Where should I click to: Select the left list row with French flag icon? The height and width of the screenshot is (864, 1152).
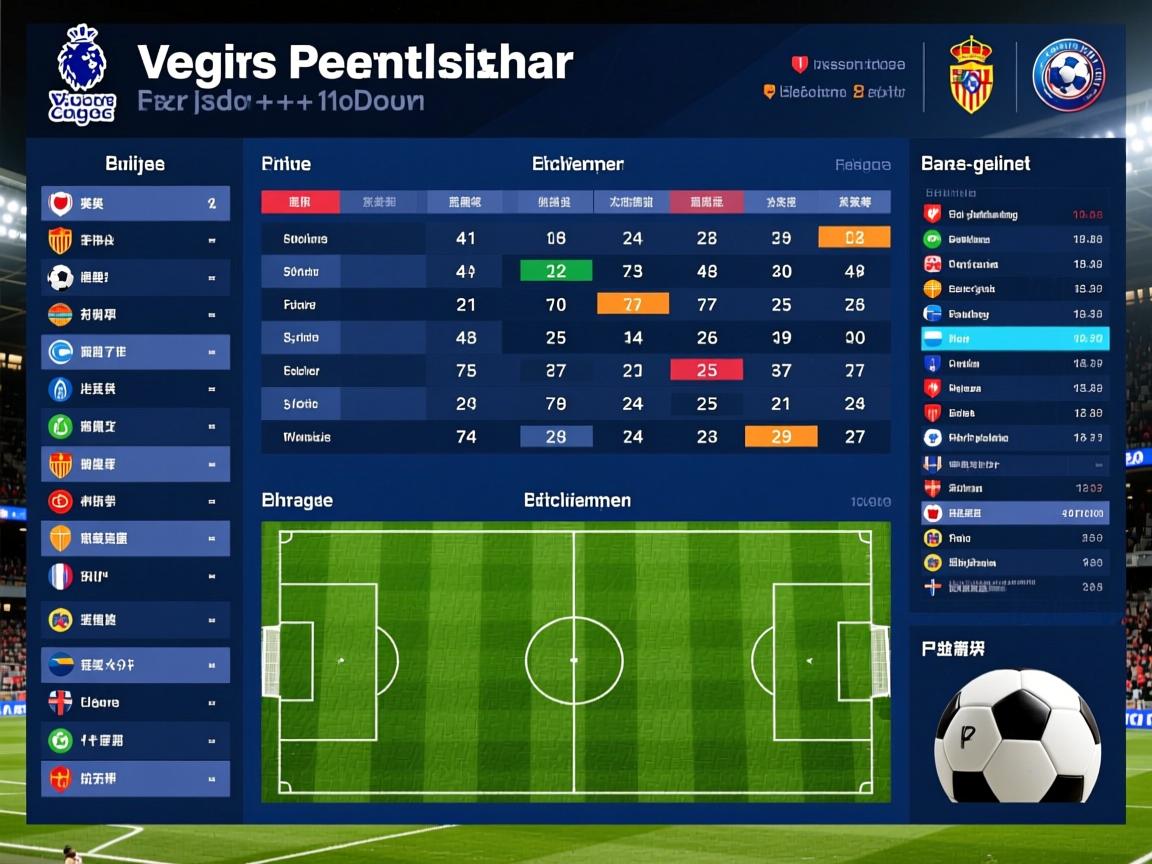pyautogui.click(x=135, y=576)
